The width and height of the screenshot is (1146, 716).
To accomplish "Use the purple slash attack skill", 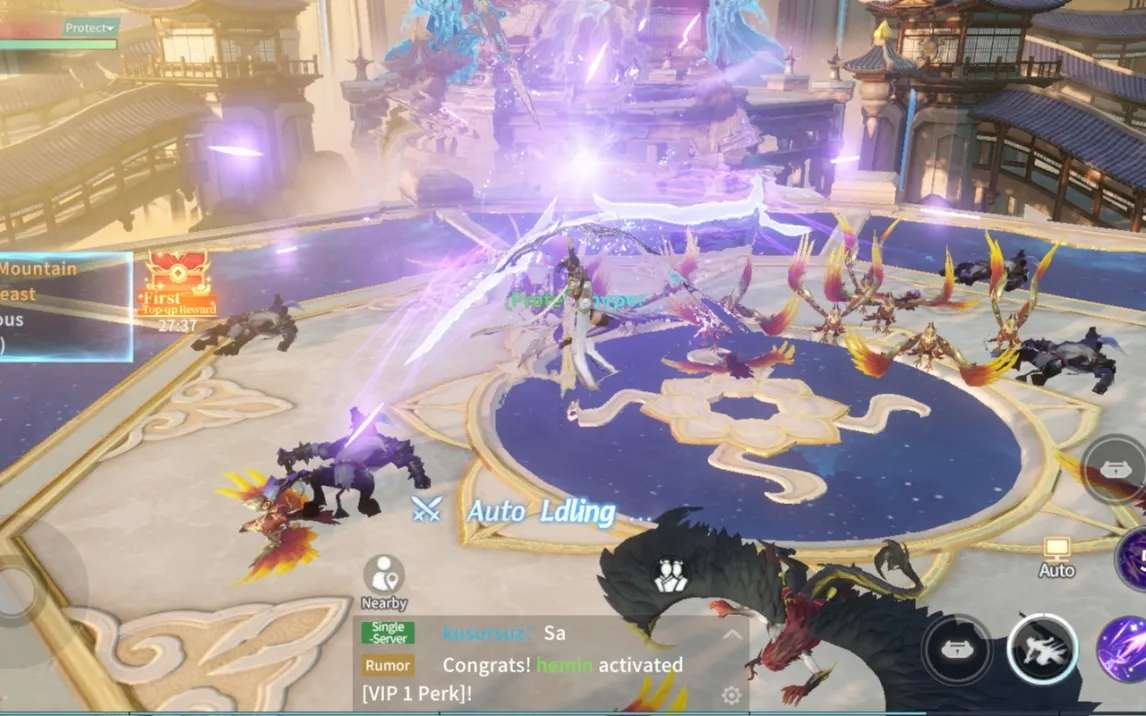I will pos(1123,648).
